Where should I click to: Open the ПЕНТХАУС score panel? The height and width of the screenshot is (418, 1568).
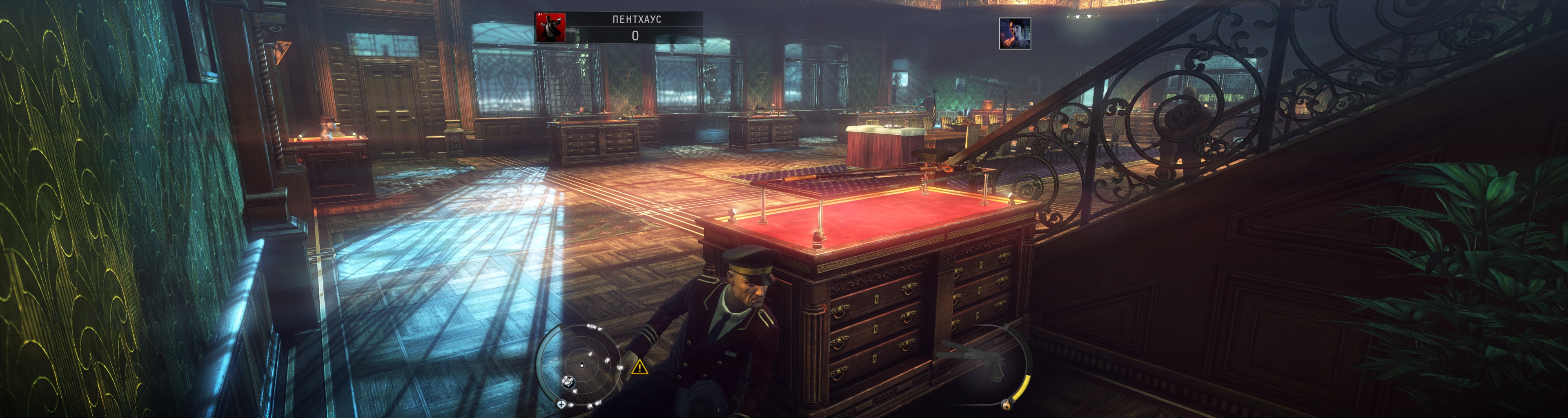point(635,27)
